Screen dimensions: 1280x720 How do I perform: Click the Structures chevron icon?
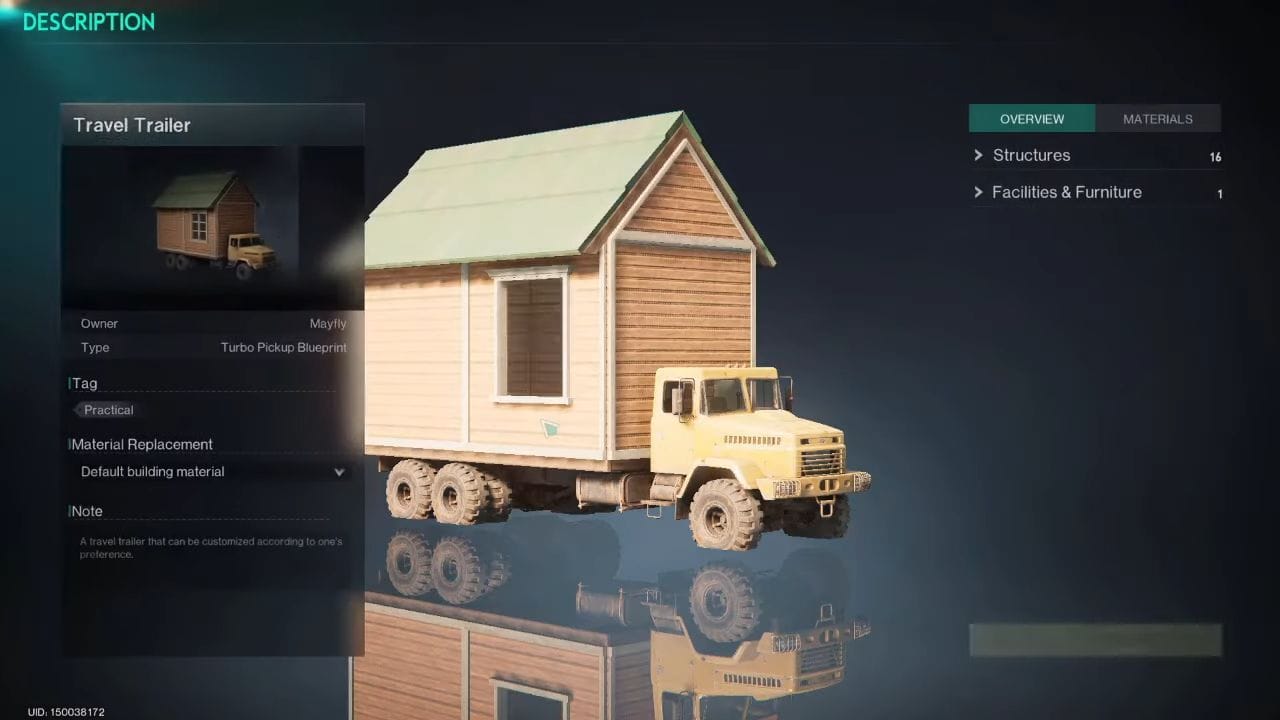pyautogui.click(x=978, y=155)
